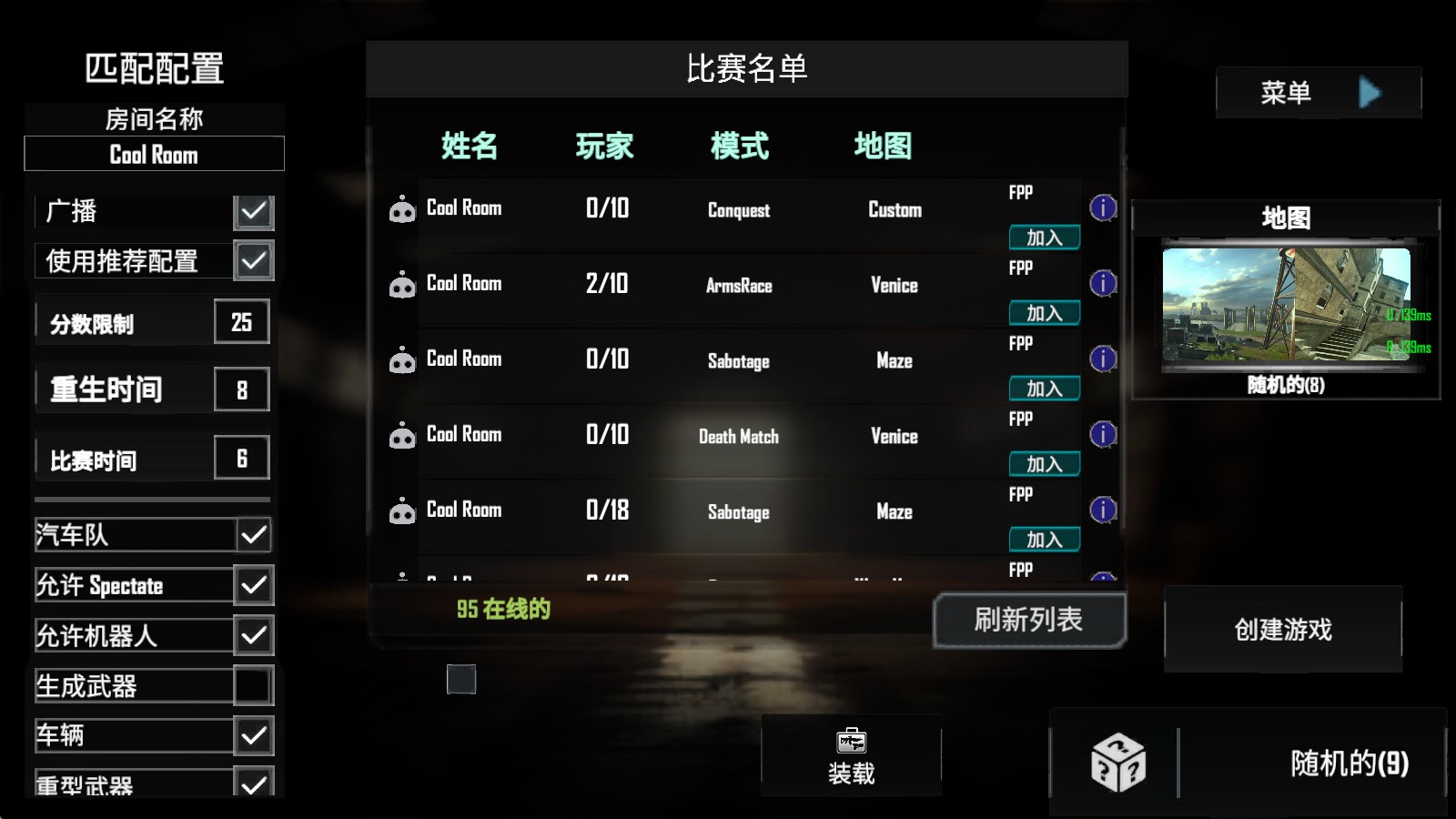
Task: Open the info icon for the ArmsRace Venice match
Action: coord(1103,284)
